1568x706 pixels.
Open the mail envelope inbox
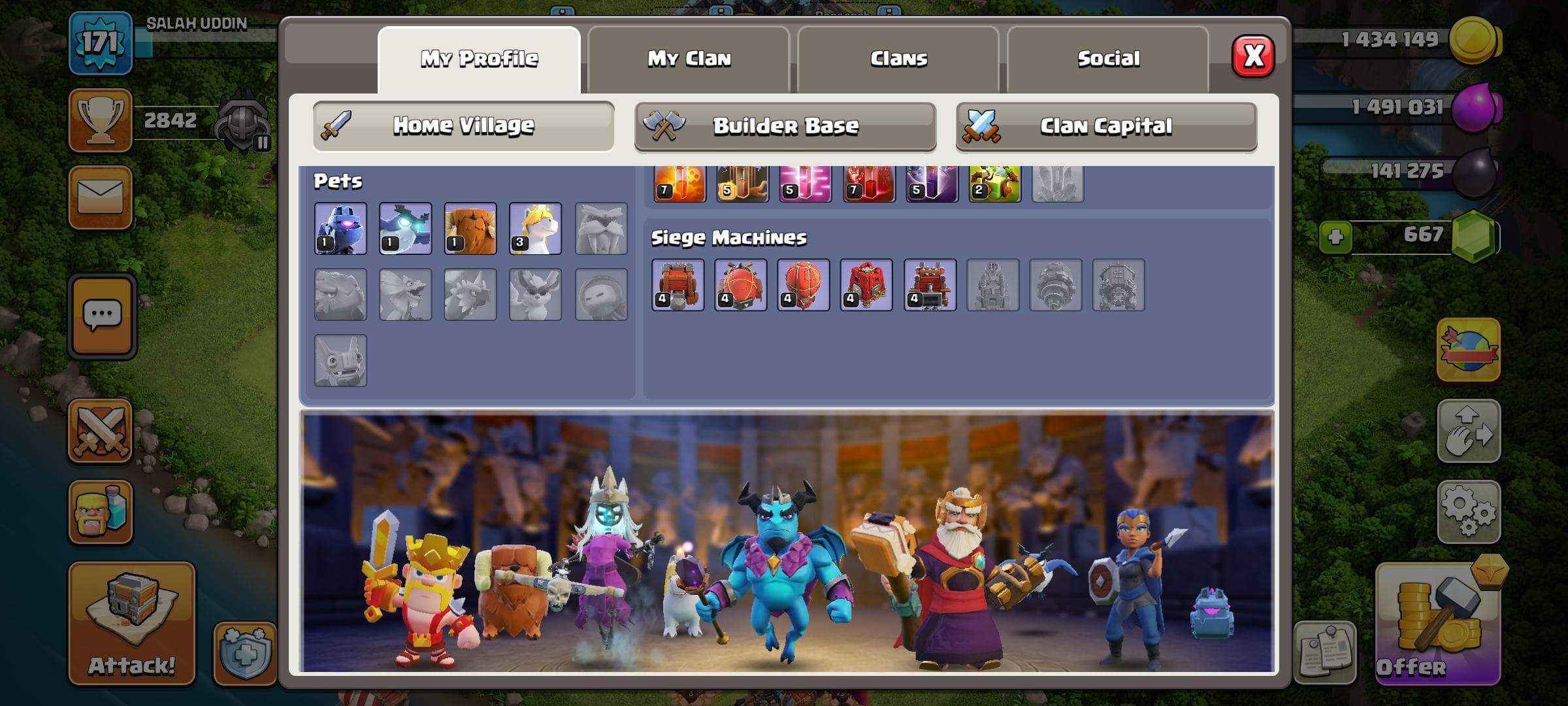point(101,197)
